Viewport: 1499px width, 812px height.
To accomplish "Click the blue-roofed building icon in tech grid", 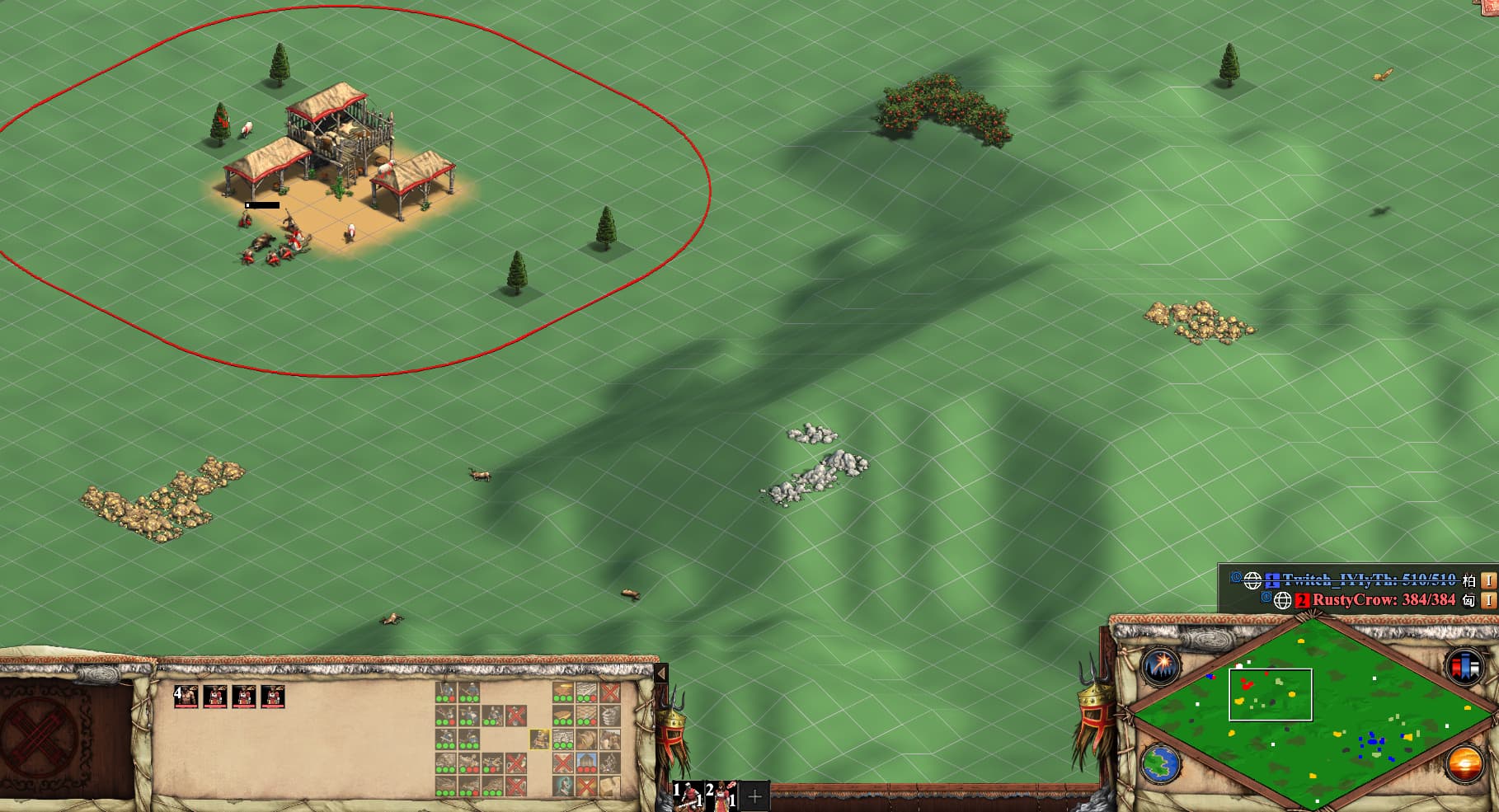I will pos(586,762).
